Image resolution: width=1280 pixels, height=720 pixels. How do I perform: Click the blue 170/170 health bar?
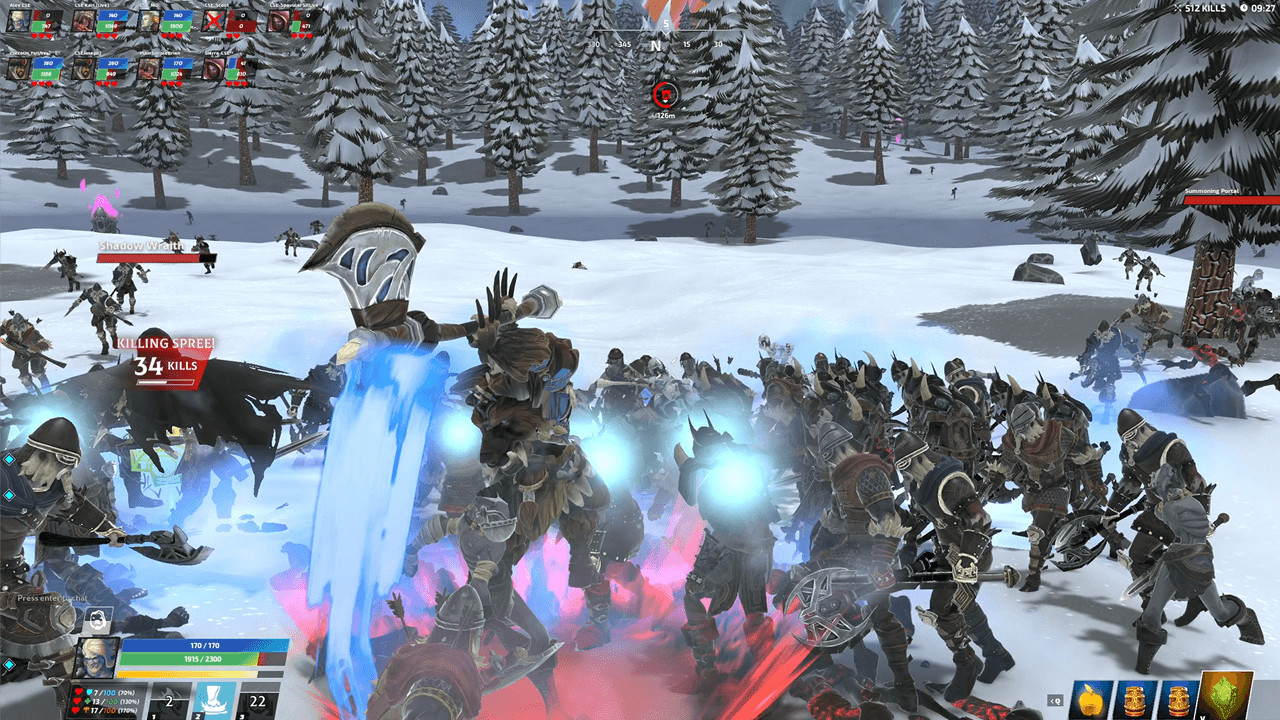[x=204, y=645]
